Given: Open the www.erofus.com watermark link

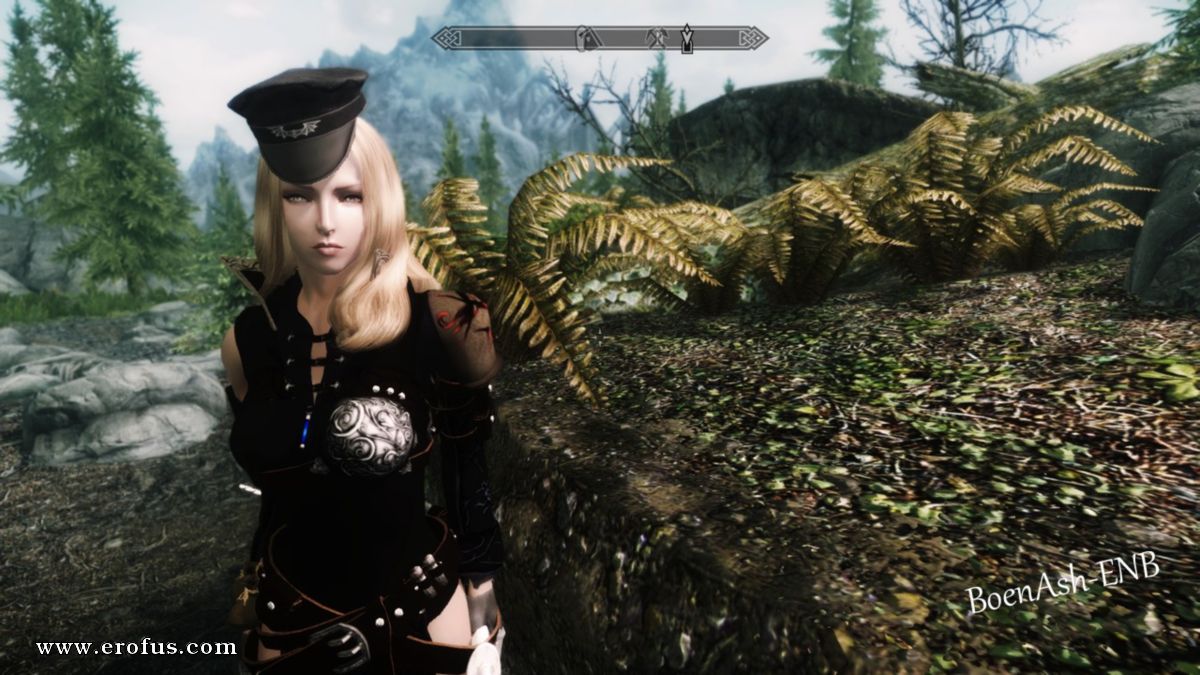Looking at the screenshot, I should pos(136,647).
